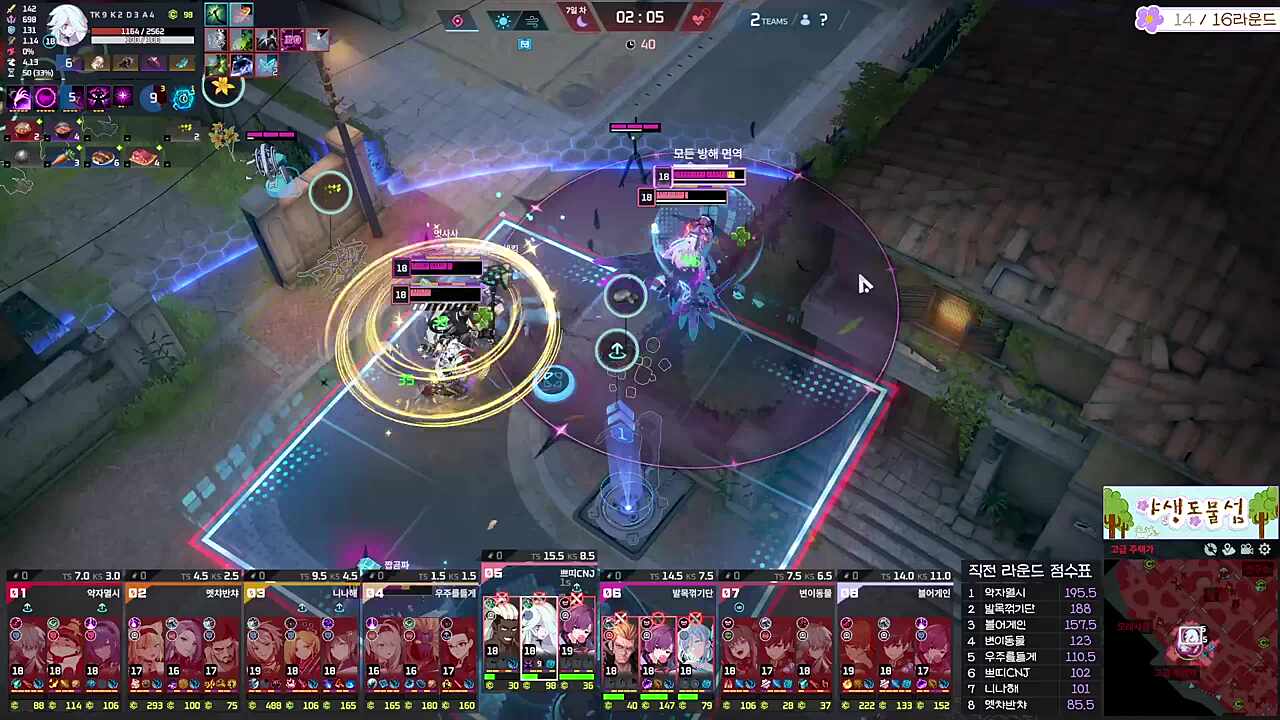Click the cyan swirl tactical skill icon
This screenshot has width=1280, height=720.
click(x=183, y=97)
